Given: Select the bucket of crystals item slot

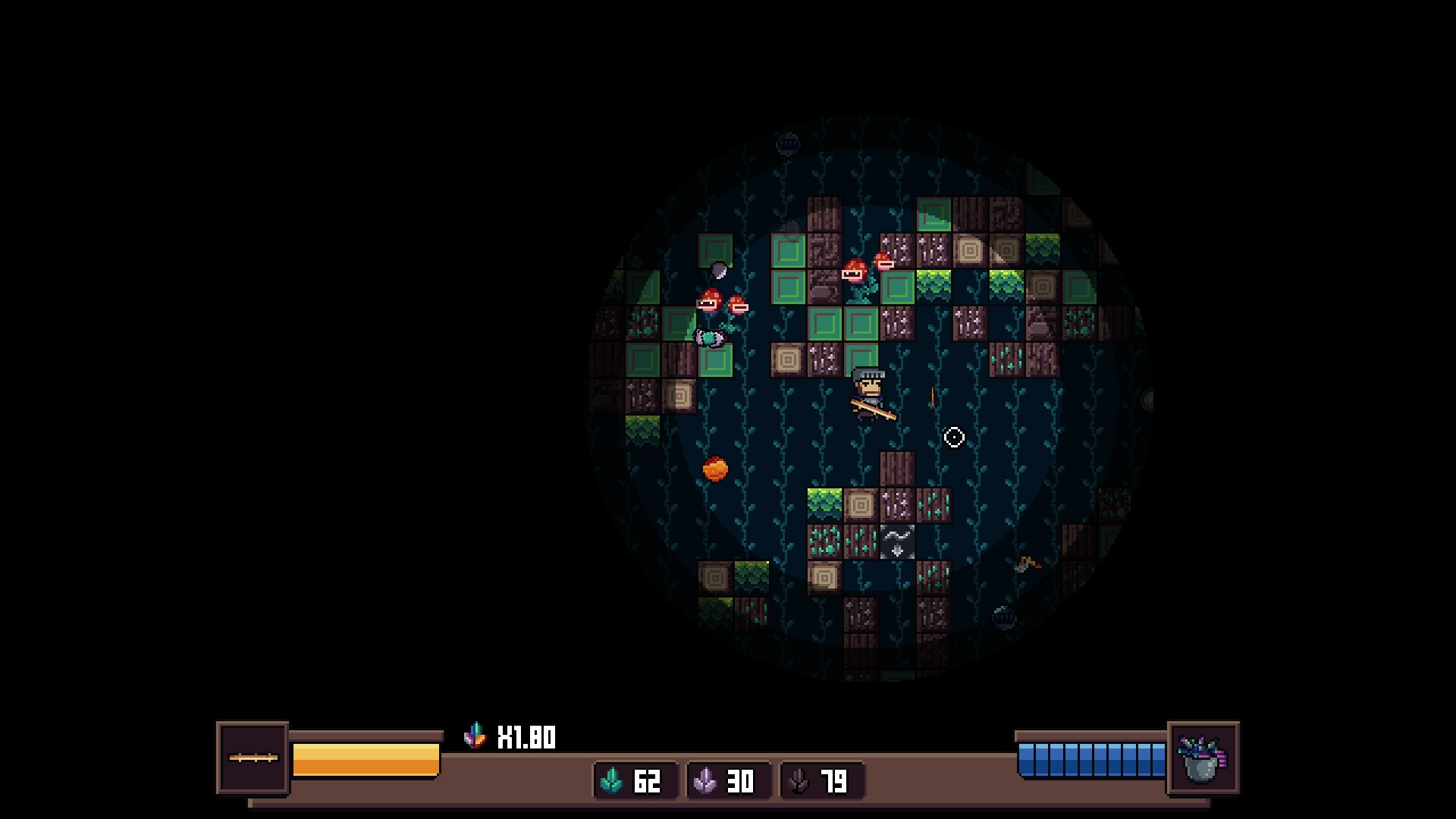Looking at the screenshot, I should click(x=1203, y=758).
